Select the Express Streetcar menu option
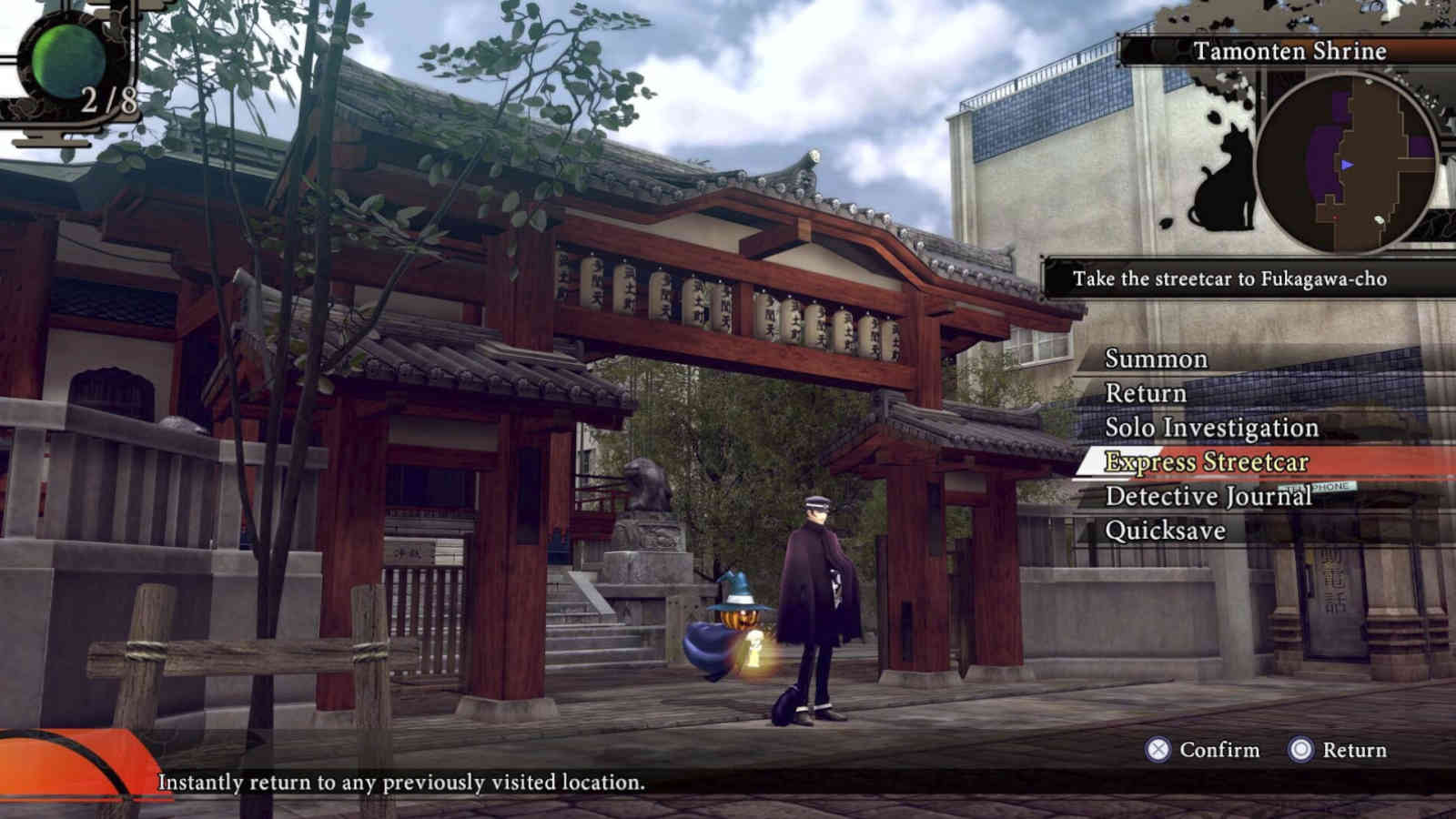This screenshot has height=819, width=1456. click(1207, 462)
